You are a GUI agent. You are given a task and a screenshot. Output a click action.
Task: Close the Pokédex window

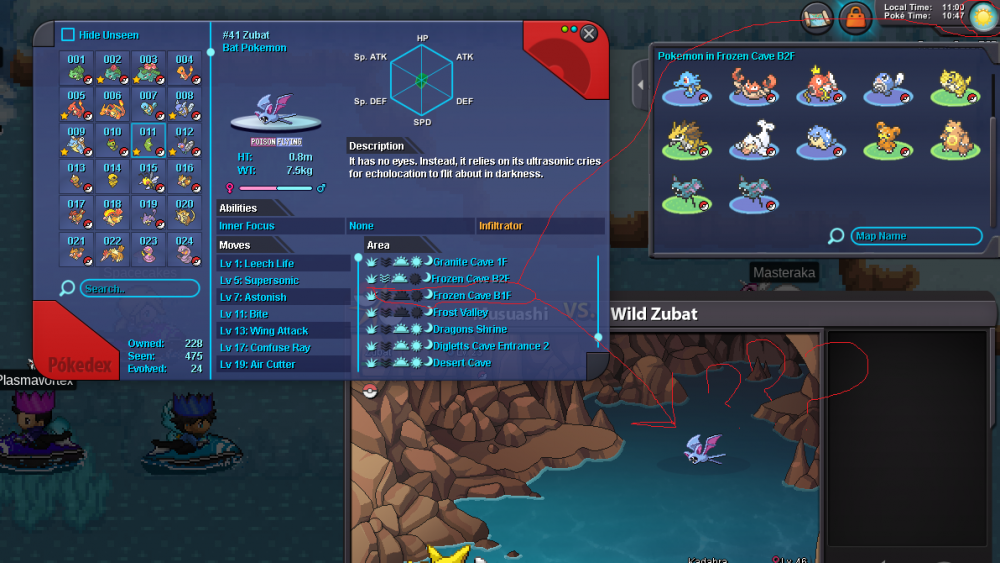click(x=589, y=34)
